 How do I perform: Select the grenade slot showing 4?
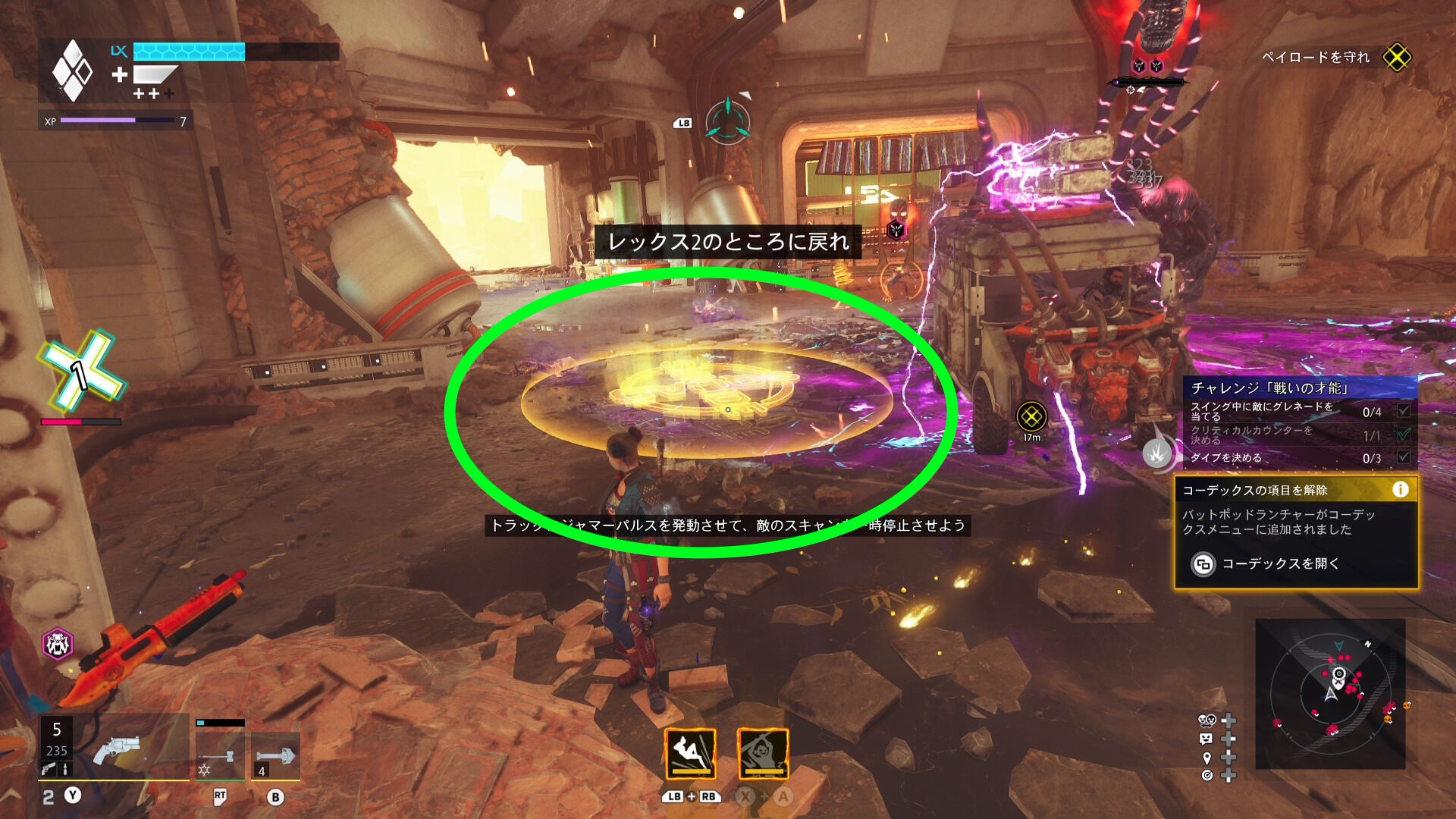275,756
